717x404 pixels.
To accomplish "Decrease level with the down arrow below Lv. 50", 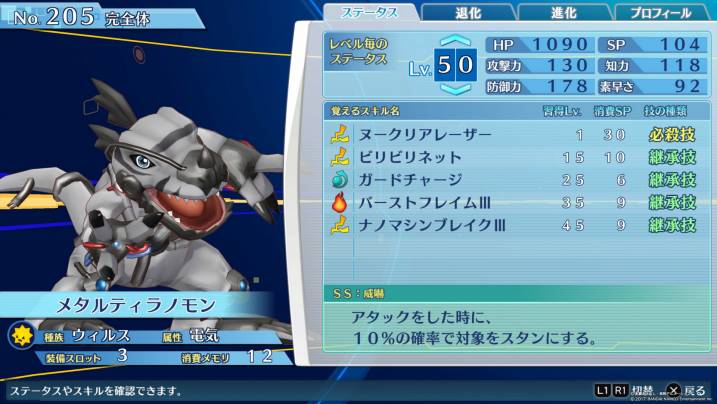I will pyautogui.click(x=454, y=88).
